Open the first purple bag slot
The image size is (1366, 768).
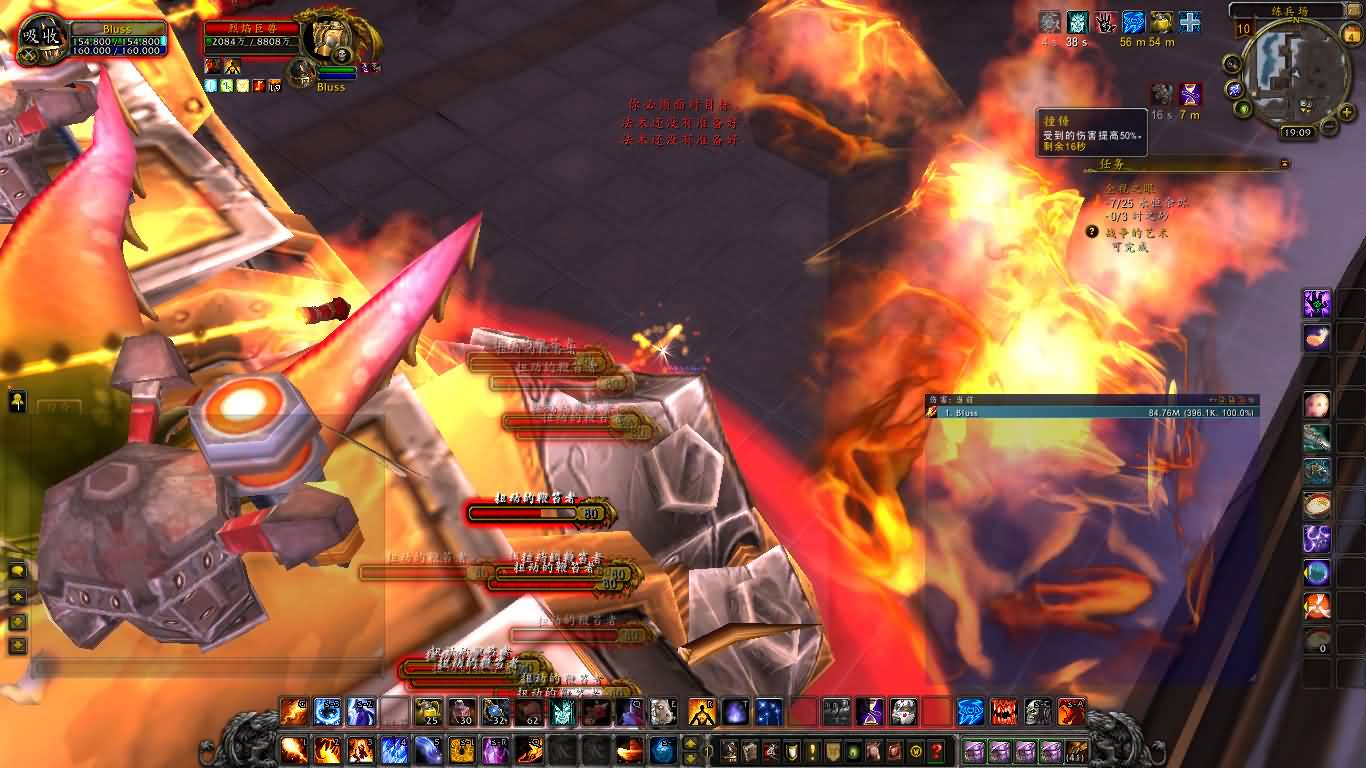tap(973, 750)
